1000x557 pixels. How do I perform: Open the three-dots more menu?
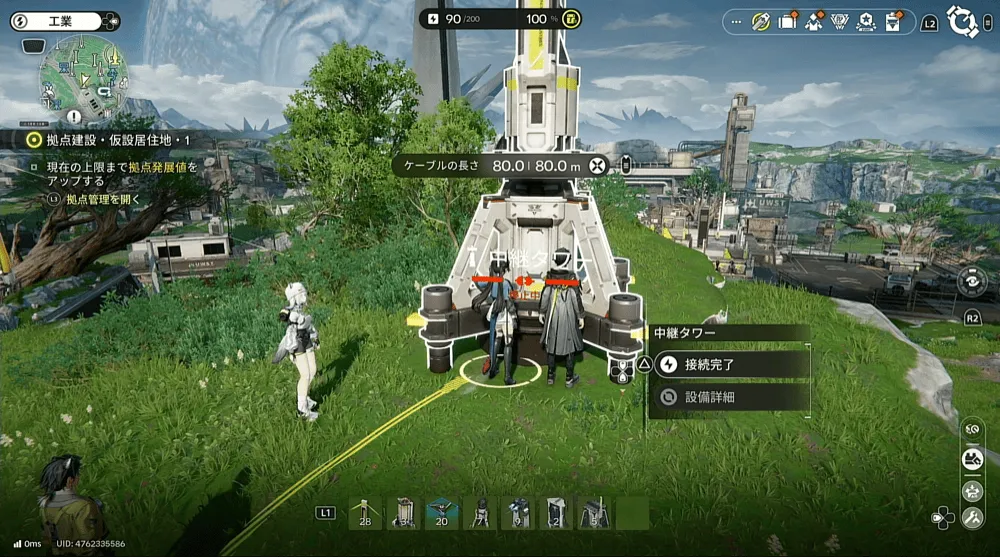(x=737, y=21)
